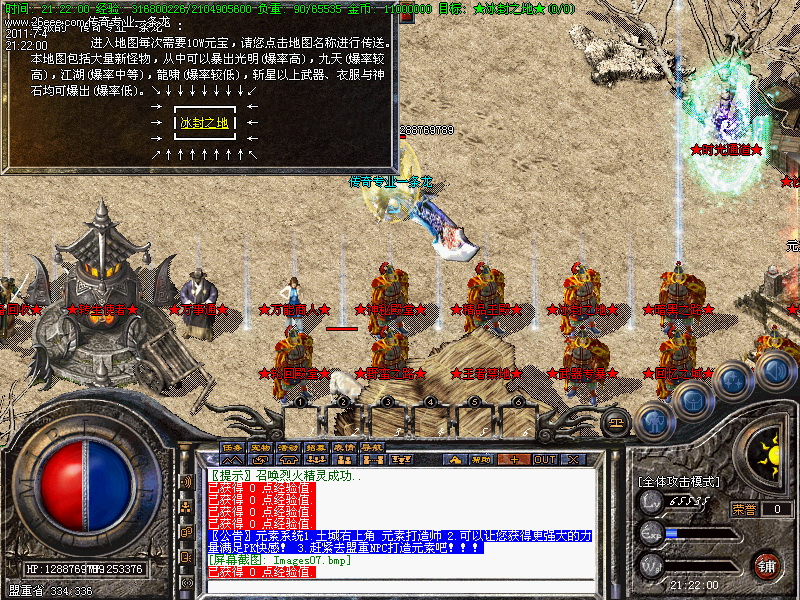Close the game with the X button
This screenshot has height=600, width=800.
tap(574, 459)
